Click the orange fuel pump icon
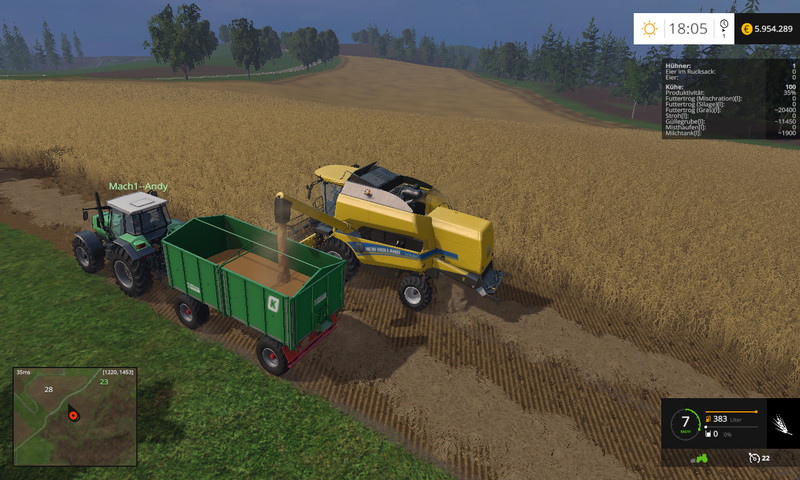 tap(707, 419)
